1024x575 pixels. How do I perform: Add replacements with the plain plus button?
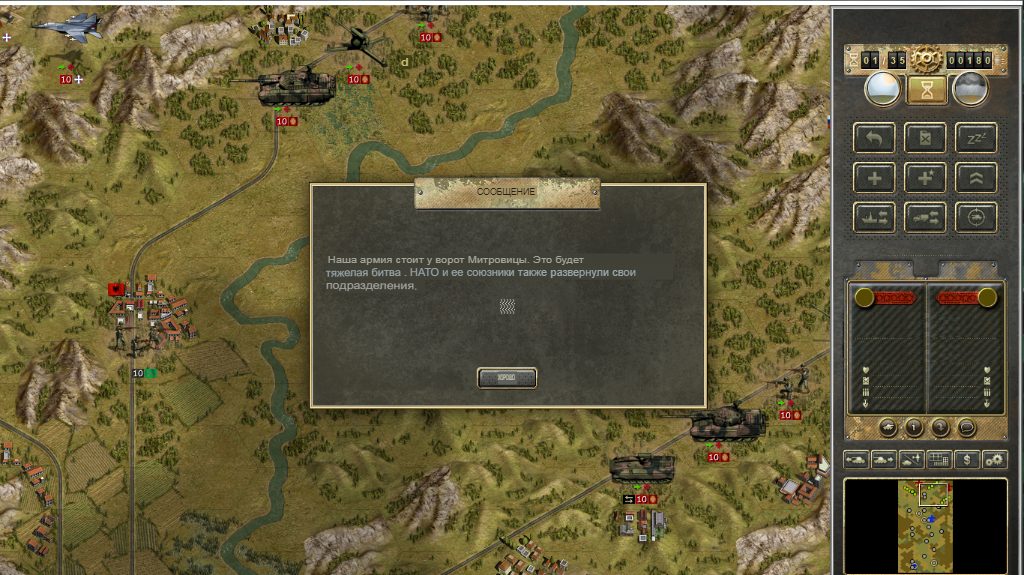pyautogui.click(x=874, y=177)
